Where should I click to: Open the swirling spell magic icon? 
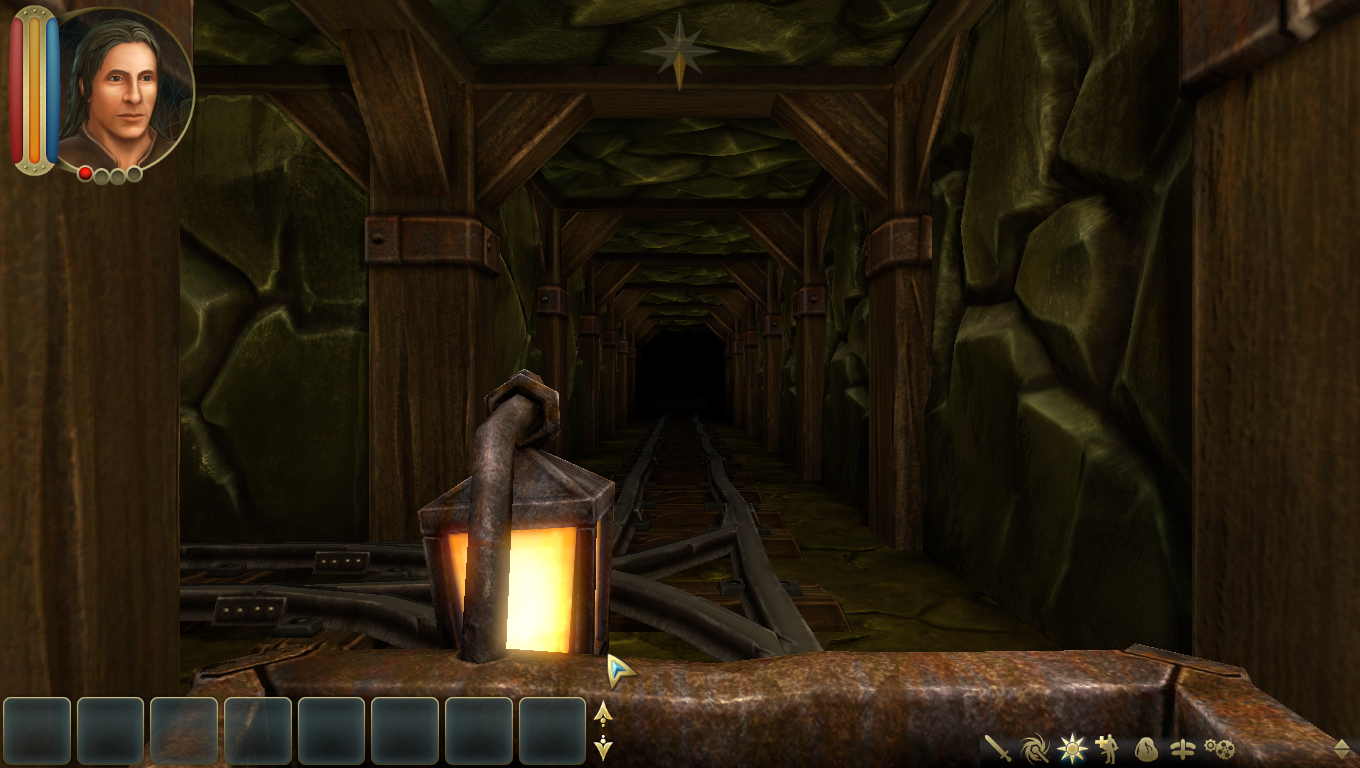(1035, 748)
